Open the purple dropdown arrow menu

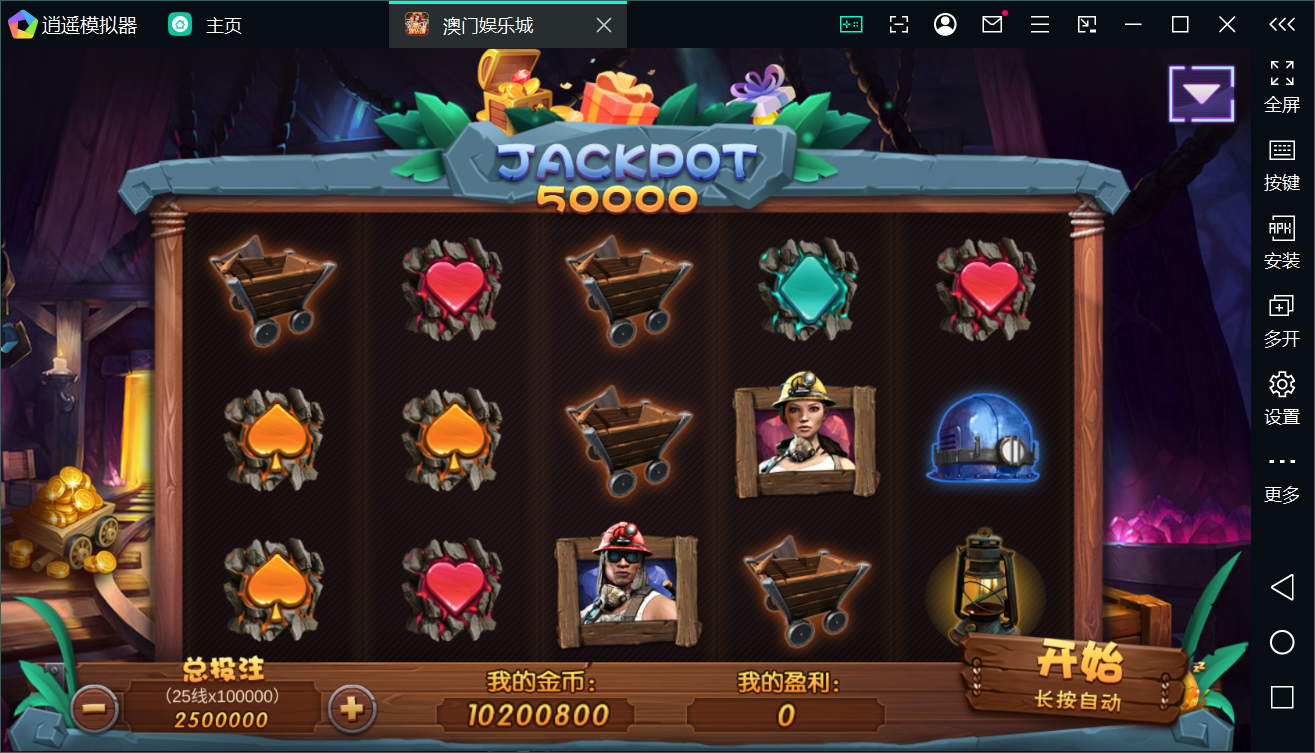click(x=1201, y=94)
